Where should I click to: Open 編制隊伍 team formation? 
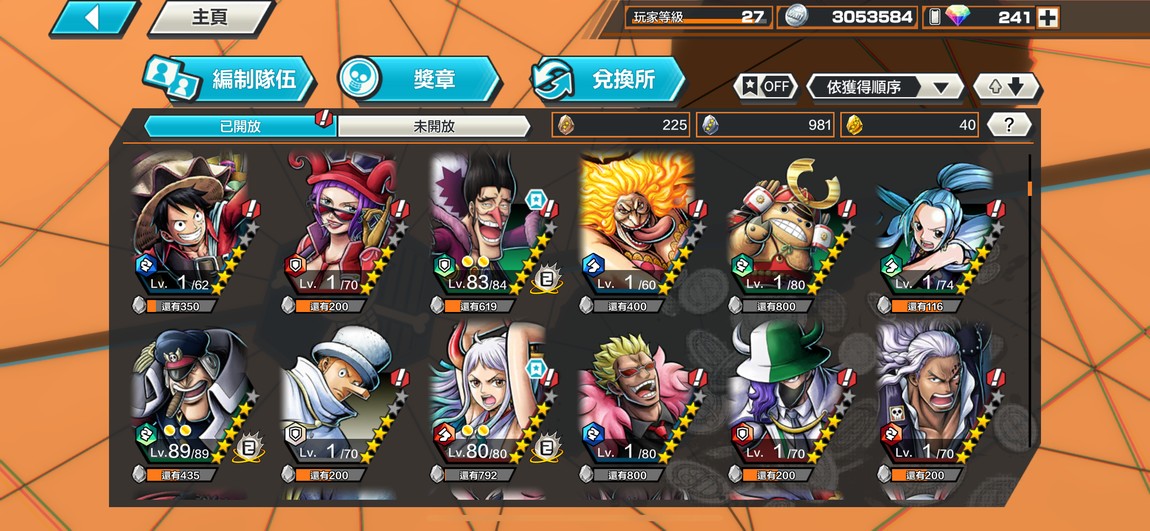(228, 80)
